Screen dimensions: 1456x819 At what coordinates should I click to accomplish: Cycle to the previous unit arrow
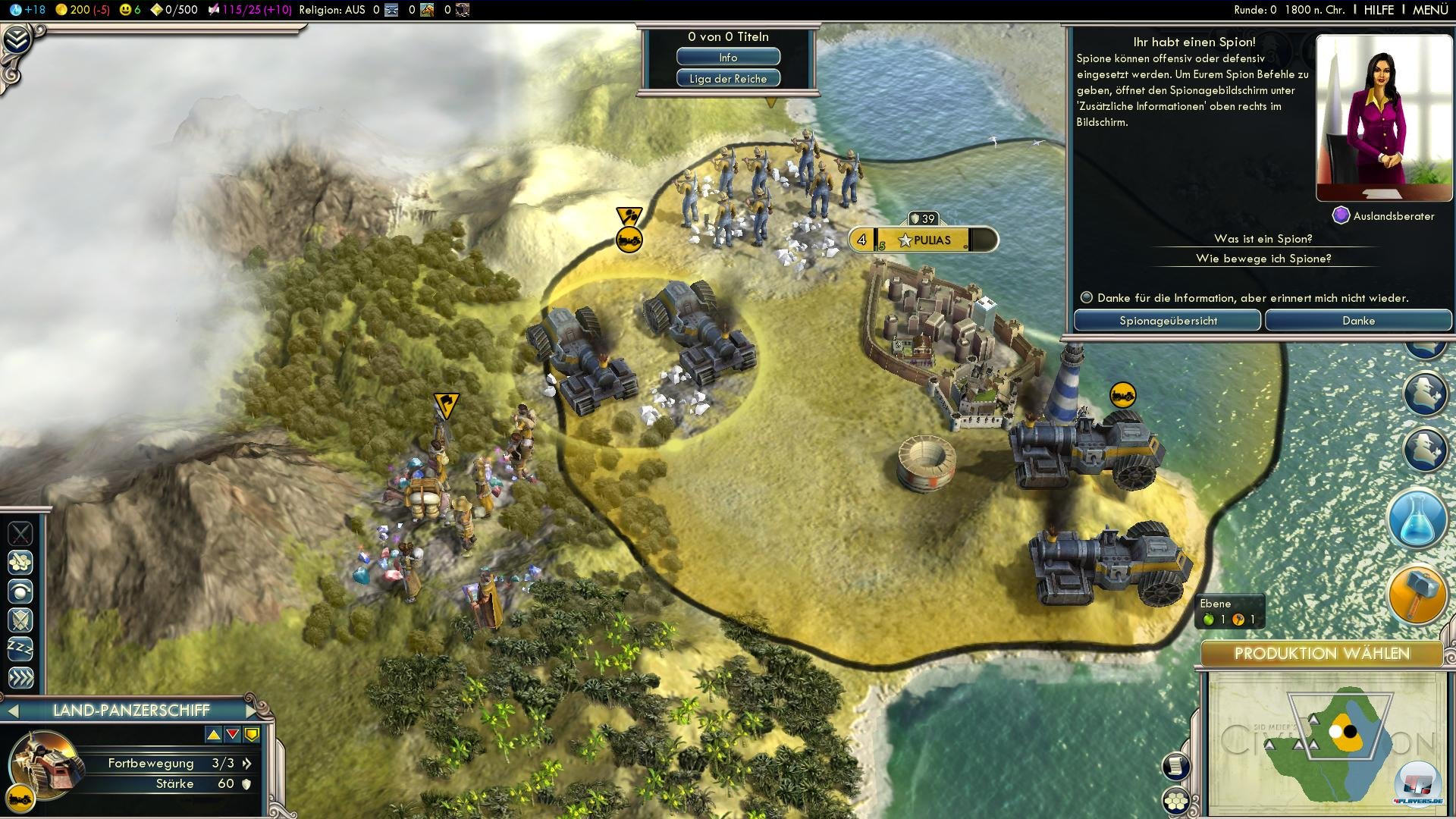coord(13,711)
